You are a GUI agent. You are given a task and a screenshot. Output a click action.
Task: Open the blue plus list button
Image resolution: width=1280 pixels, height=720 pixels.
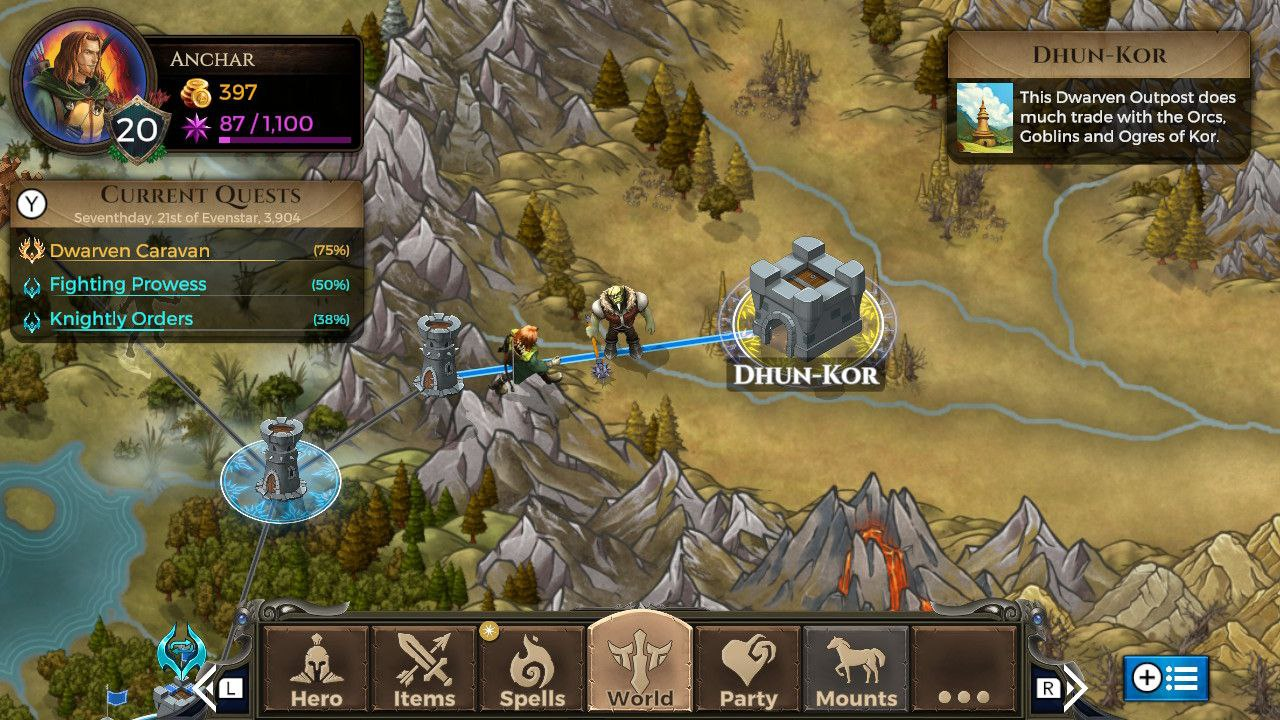coord(1166,679)
